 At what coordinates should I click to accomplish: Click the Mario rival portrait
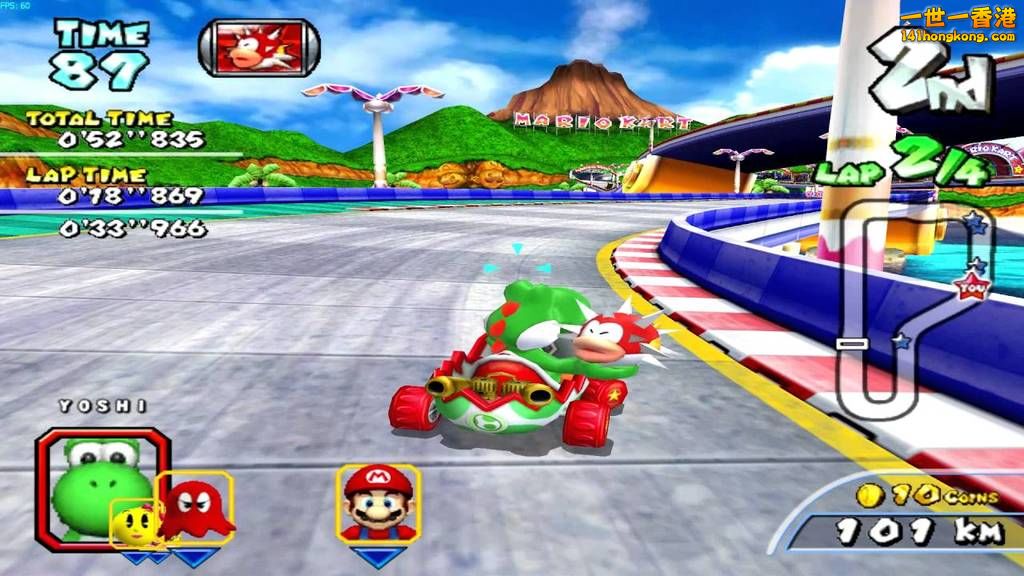(x=377, y=502)
